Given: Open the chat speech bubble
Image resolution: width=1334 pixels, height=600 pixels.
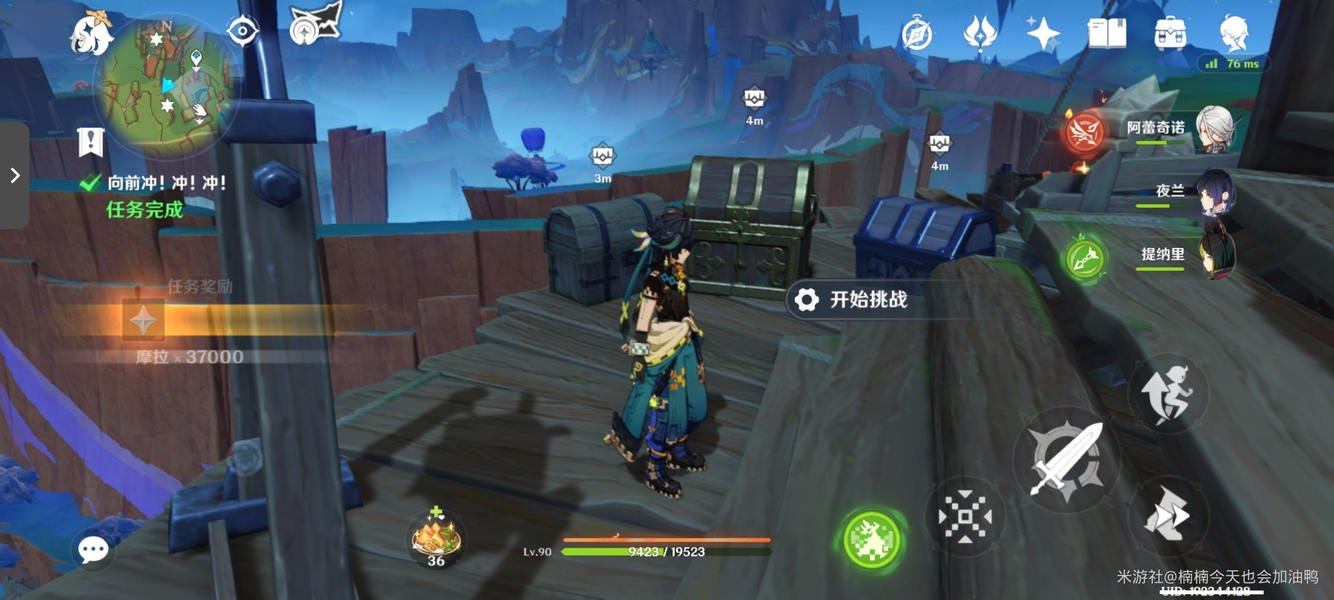Looking at the screenshot, I should (93, 549).
